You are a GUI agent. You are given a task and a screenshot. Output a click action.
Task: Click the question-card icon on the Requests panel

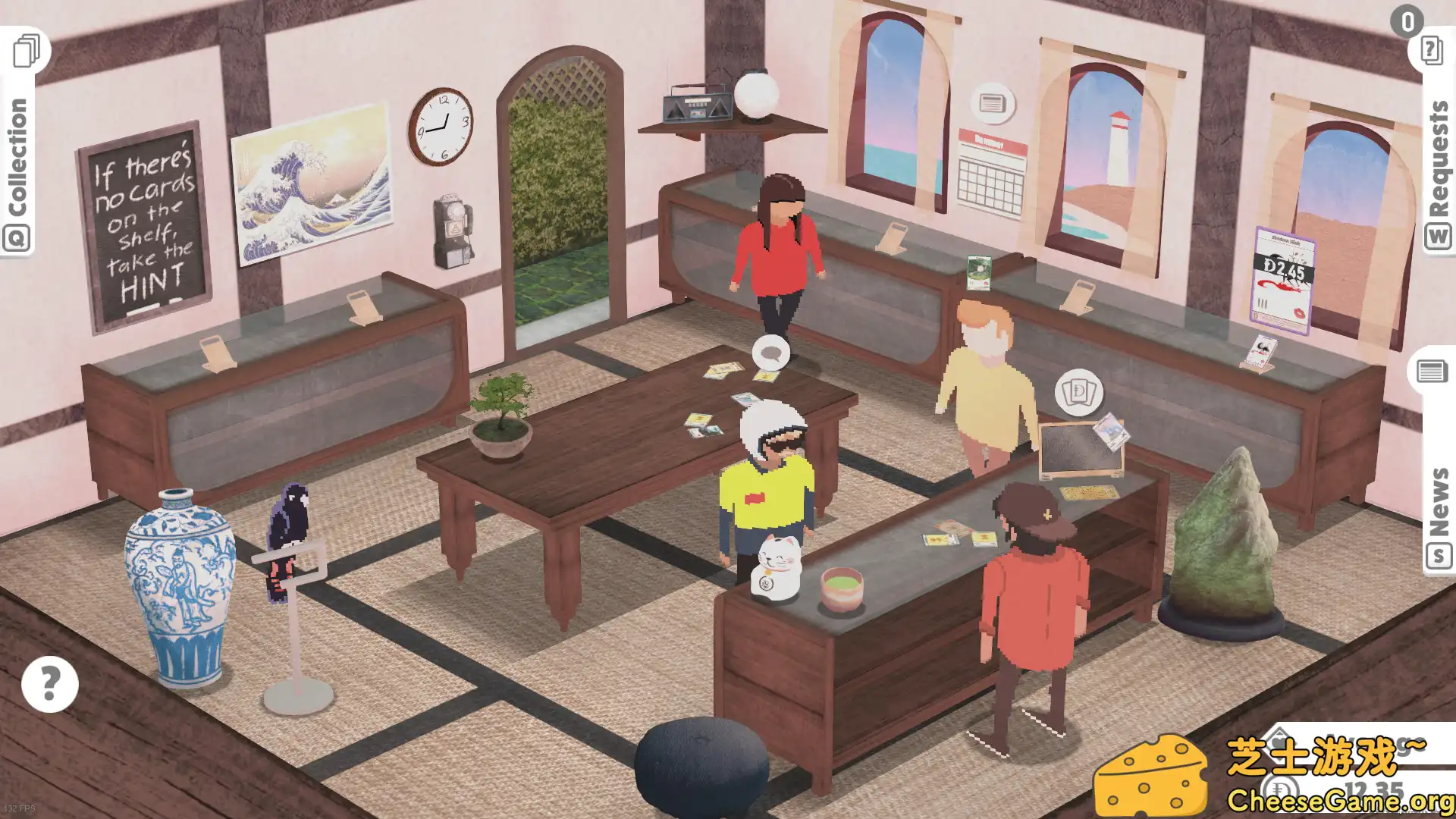[1431, 51]
